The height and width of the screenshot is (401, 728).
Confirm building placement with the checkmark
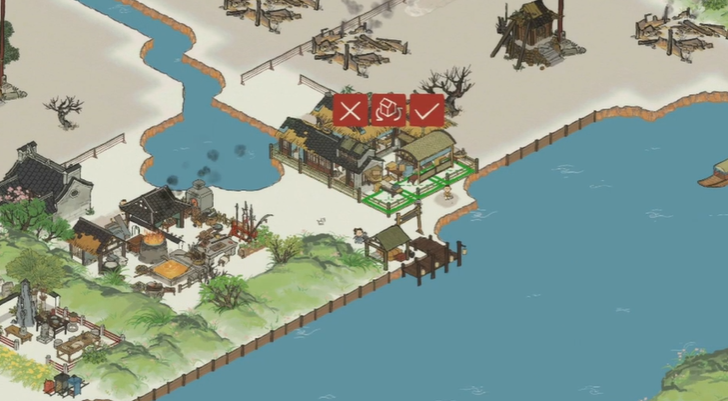pyautogui.click(x=427, y=110)
